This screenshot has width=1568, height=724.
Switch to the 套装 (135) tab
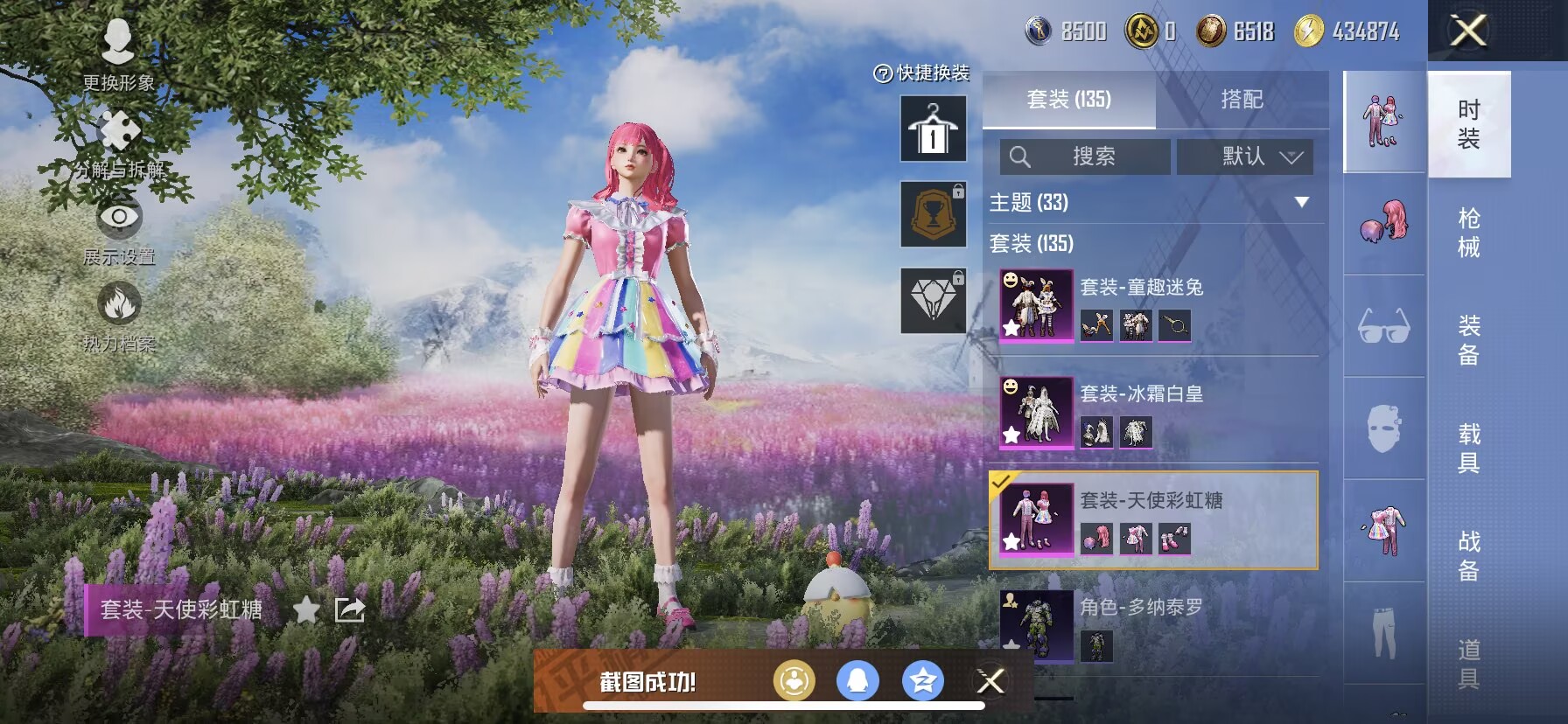tap(1068, 100)
